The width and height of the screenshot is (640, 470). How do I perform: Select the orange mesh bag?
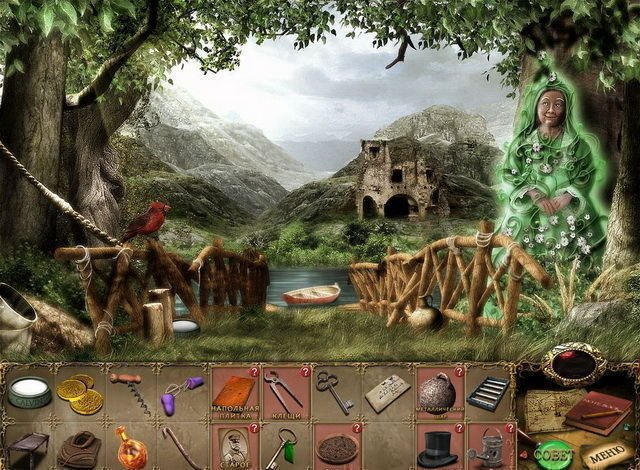pos(128,447)
